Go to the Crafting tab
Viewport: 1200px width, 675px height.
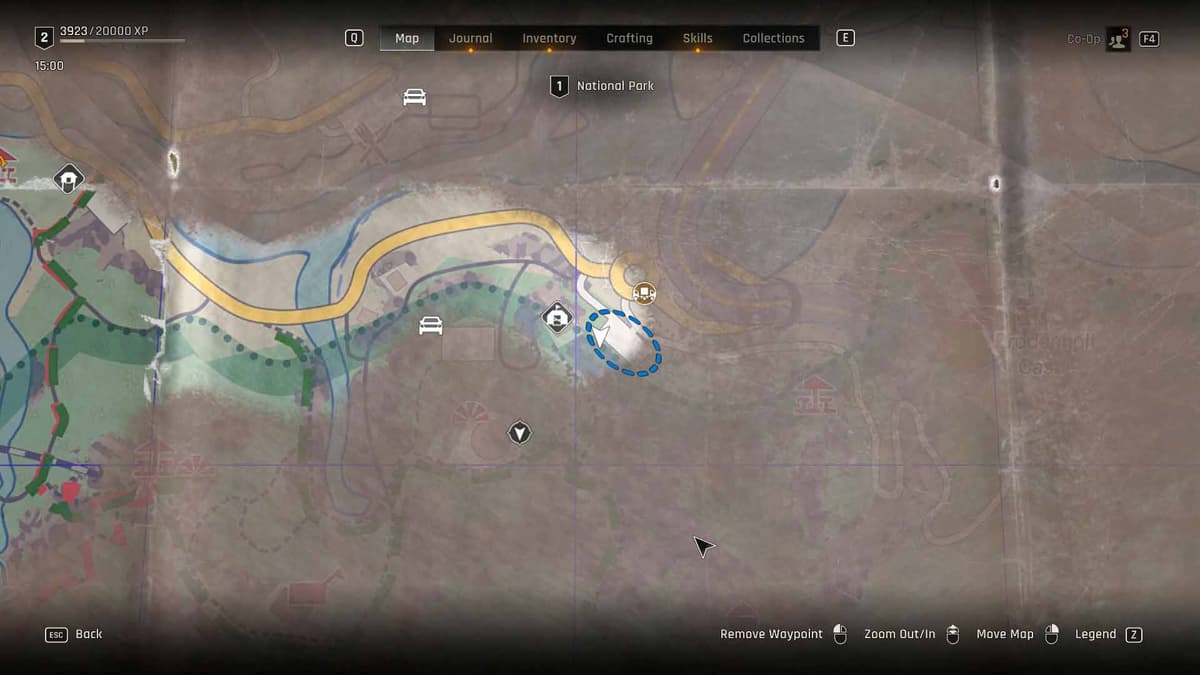[x=629, y=38]
